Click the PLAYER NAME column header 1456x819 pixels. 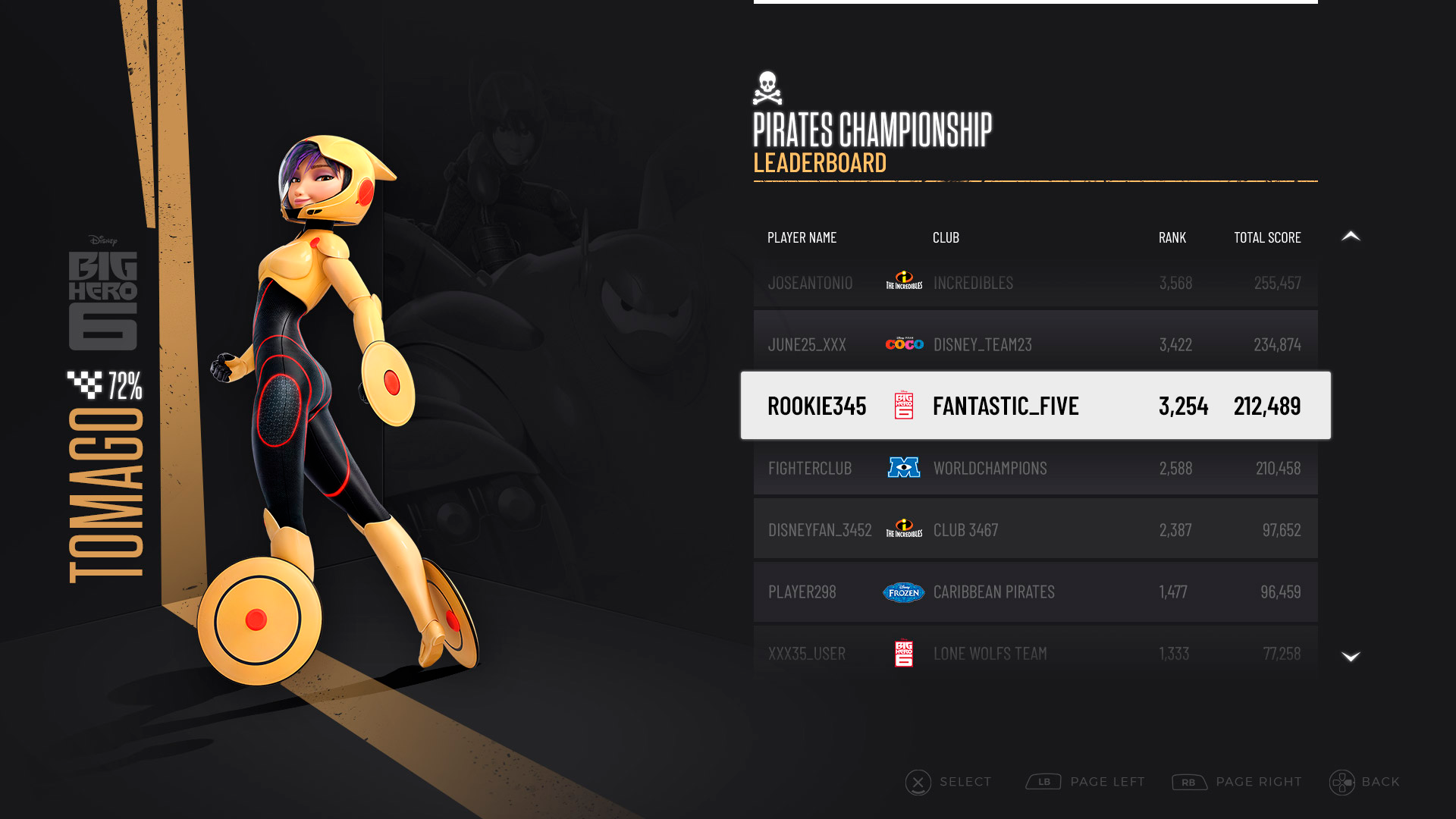(802, 237)
